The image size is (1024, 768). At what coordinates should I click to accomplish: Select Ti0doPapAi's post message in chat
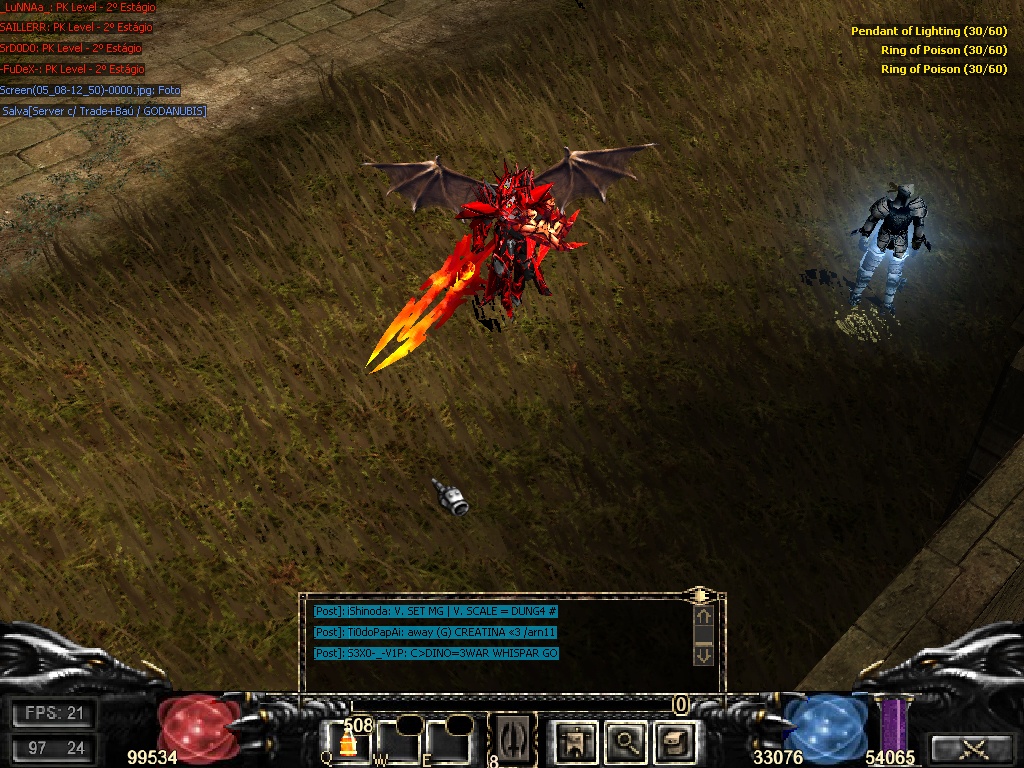435,632
